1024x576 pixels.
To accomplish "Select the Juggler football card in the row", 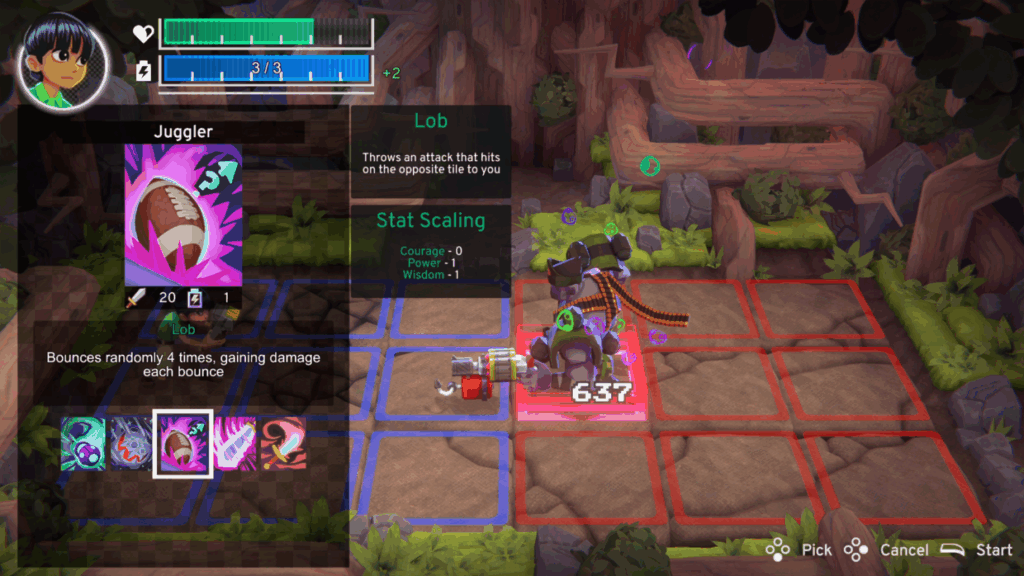I will pyautogui.click(x=182, y=443).
